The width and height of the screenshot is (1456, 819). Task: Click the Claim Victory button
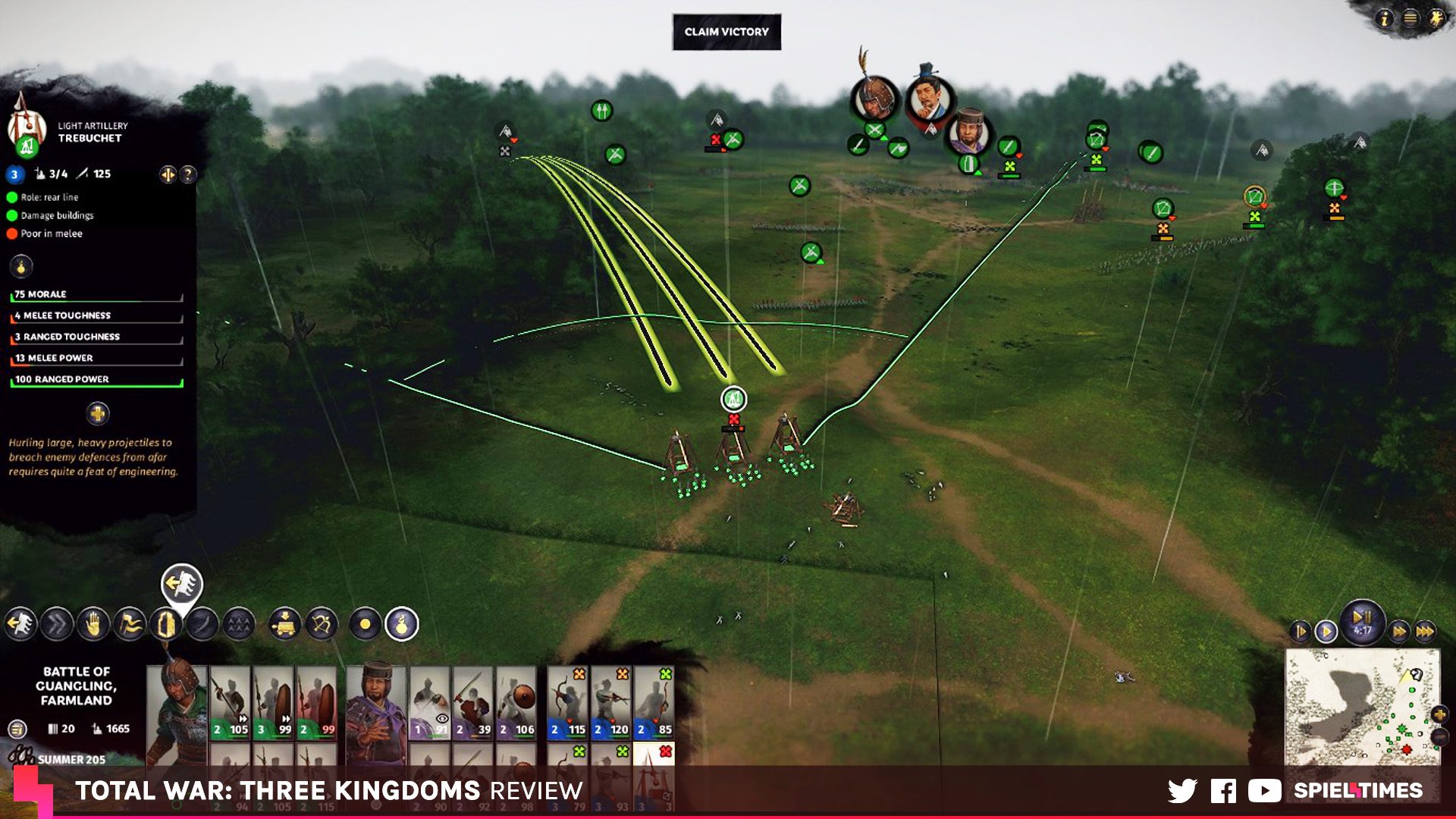pos(726,32)
